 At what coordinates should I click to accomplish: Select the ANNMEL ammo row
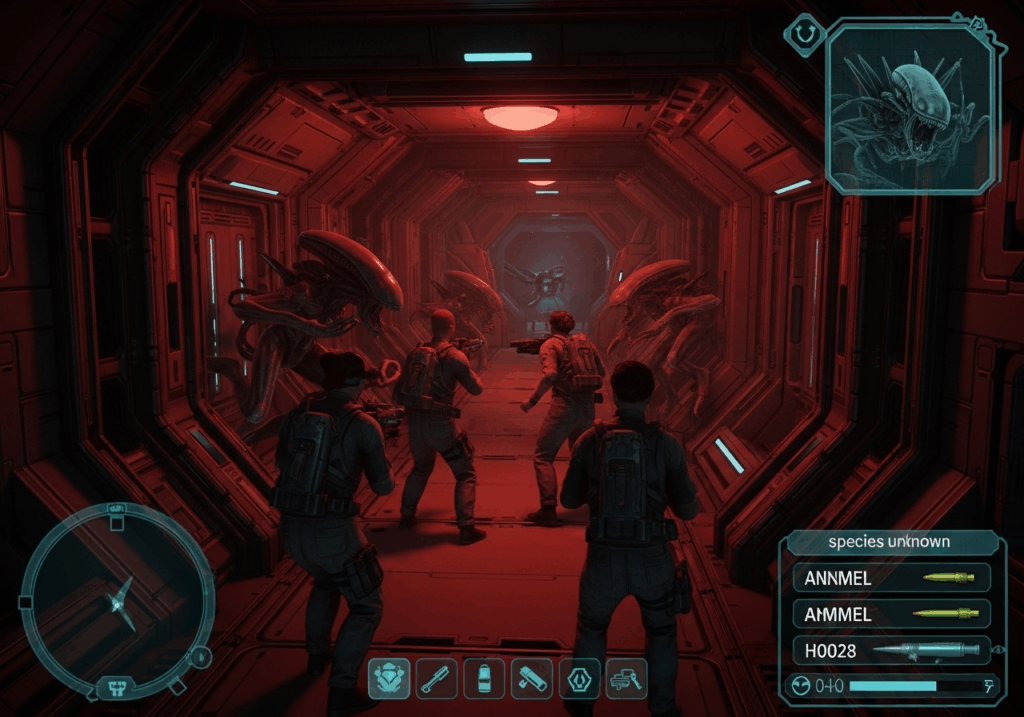pos(892,577)
